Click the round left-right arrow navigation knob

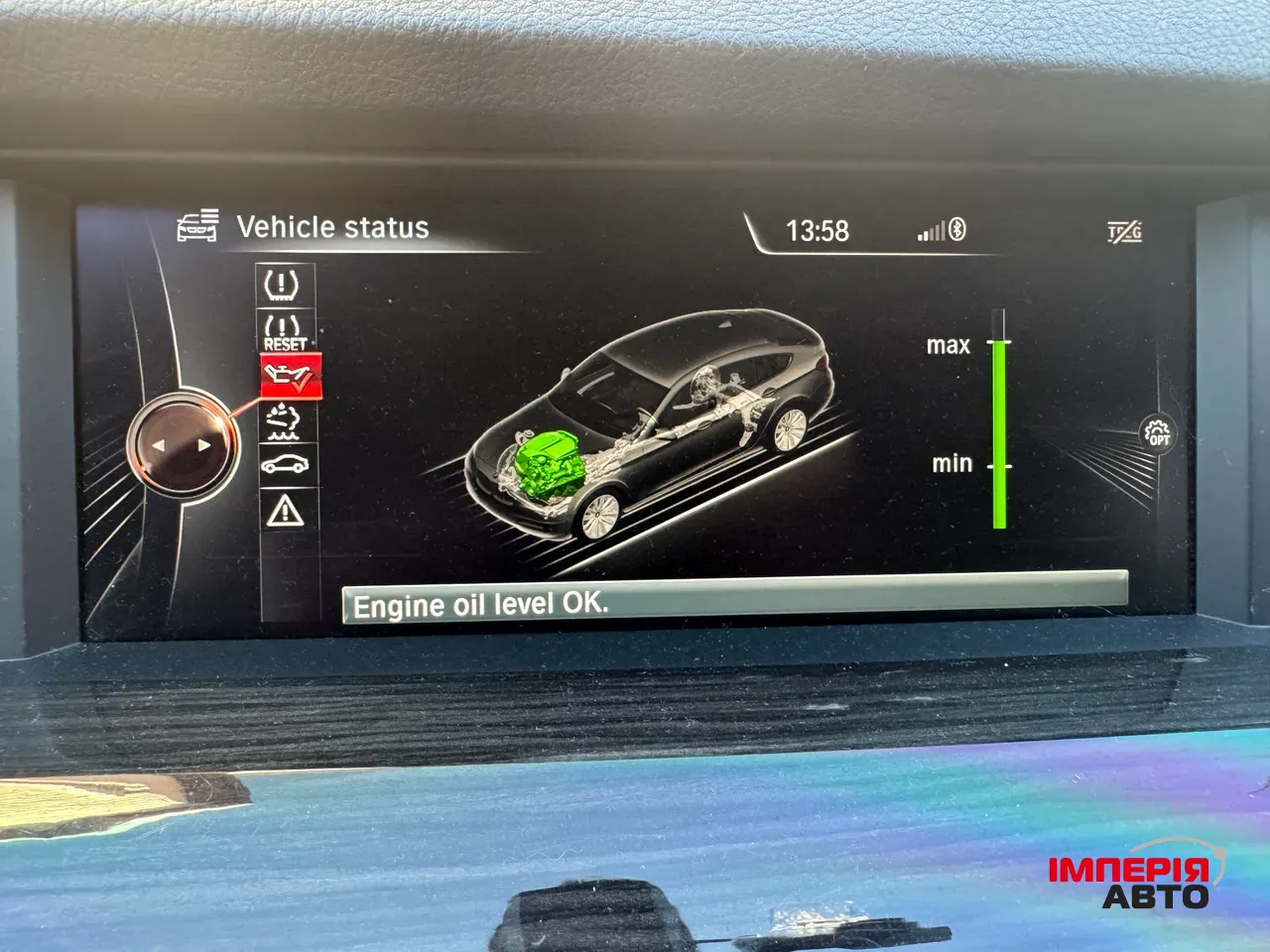click(x=182, y=445)
